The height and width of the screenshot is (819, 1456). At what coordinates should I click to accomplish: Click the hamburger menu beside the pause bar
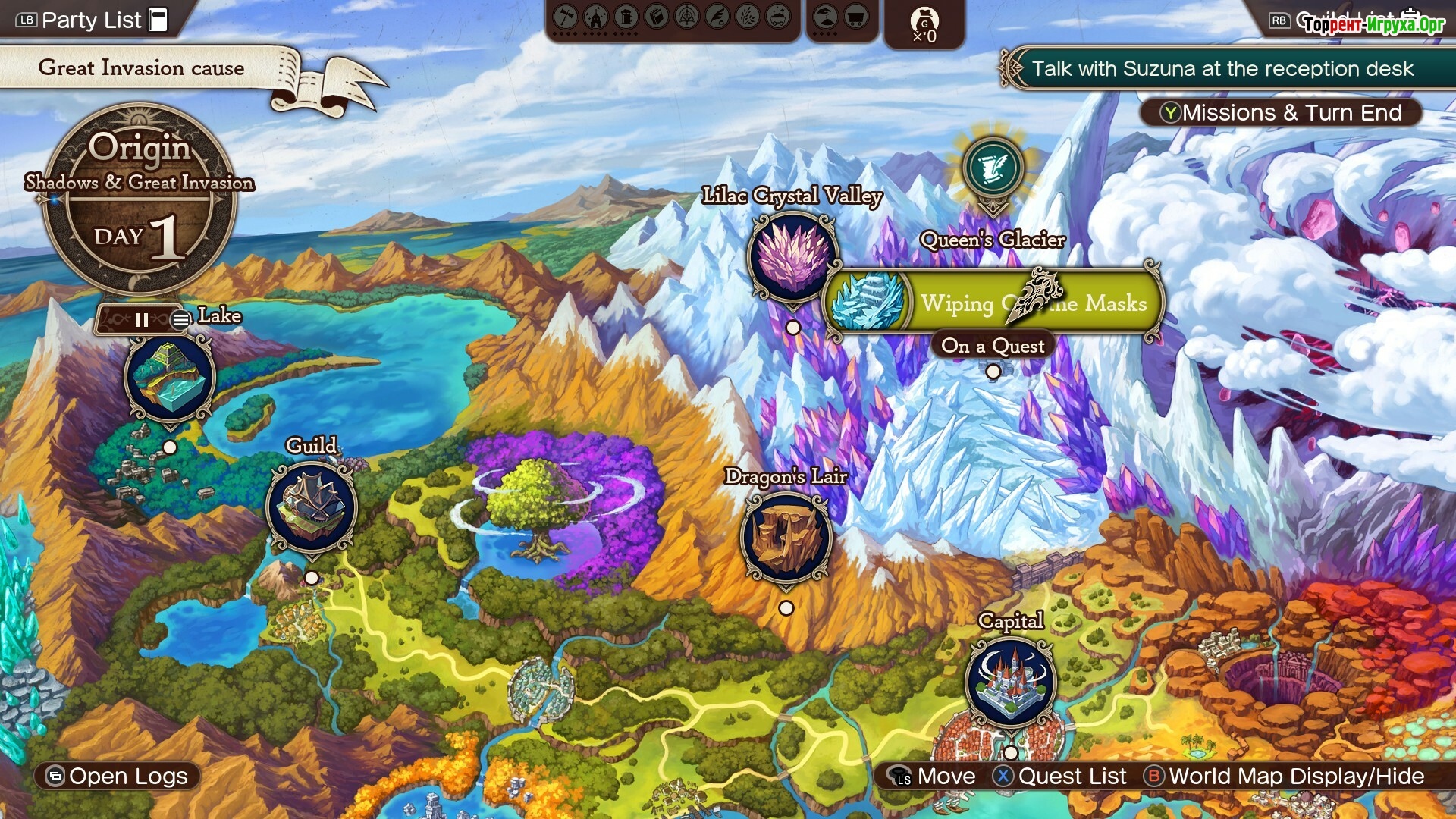180,320
